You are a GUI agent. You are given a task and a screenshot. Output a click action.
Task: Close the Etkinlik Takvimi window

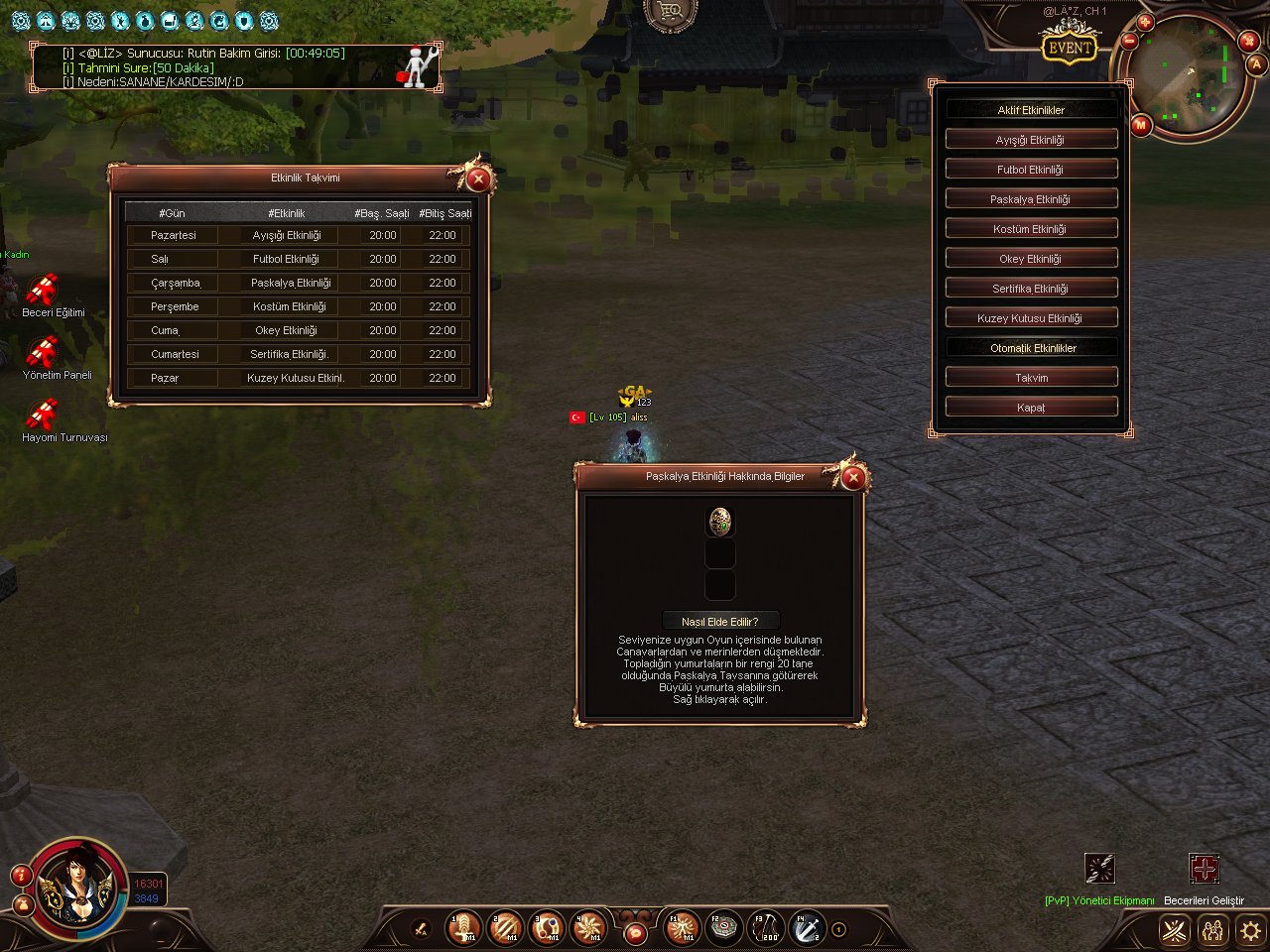point(478,179)
